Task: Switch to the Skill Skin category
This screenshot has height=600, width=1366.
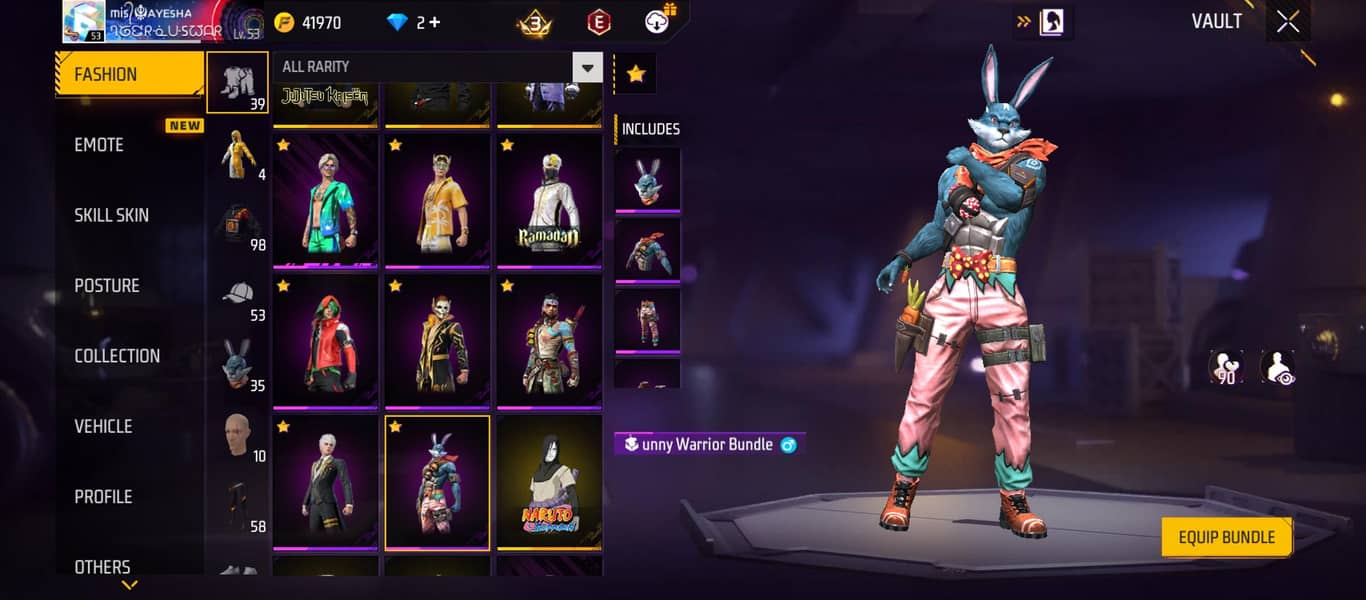Action: tap(111, 215)
